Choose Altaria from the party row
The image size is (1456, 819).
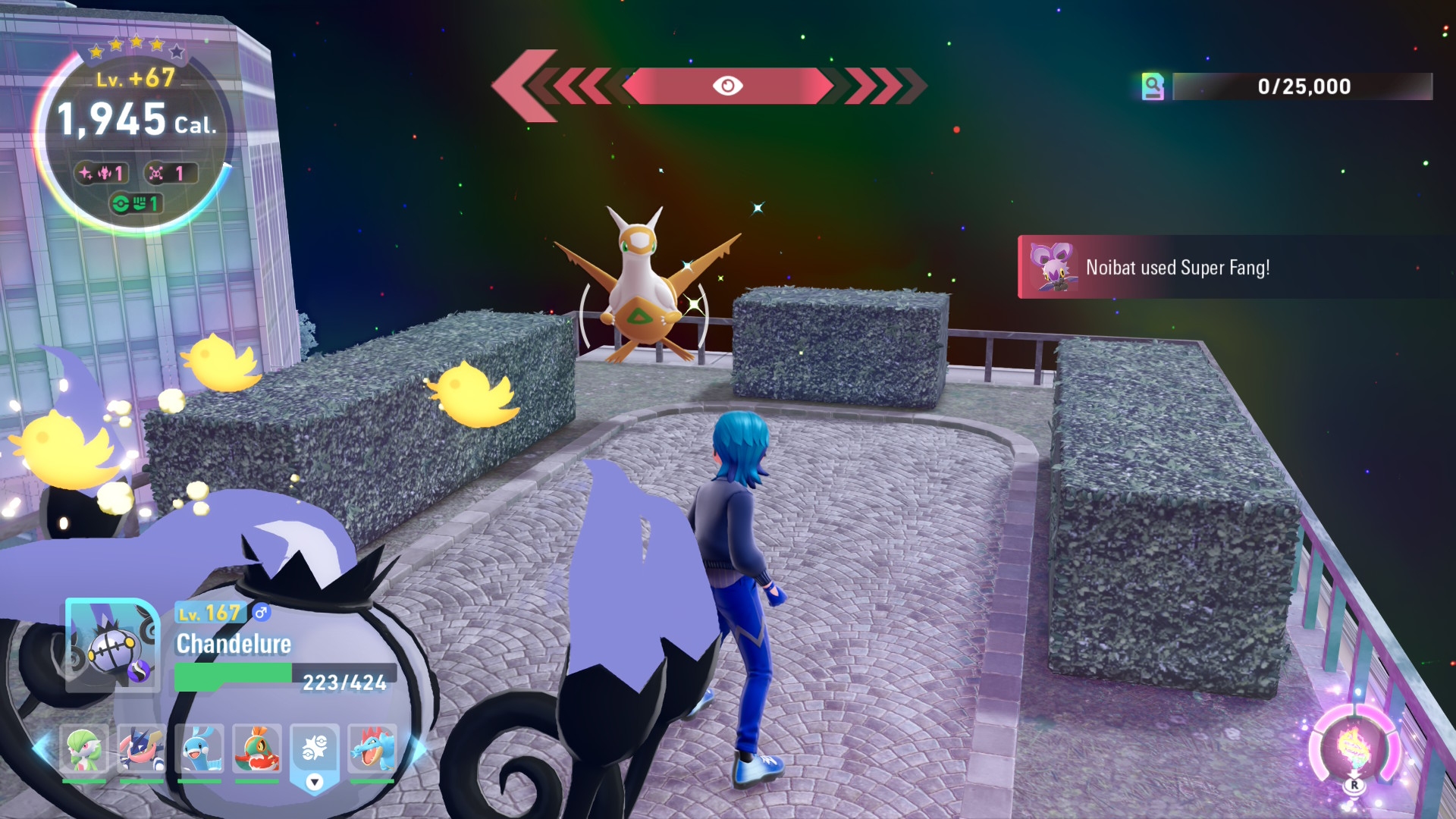(199, 749)
